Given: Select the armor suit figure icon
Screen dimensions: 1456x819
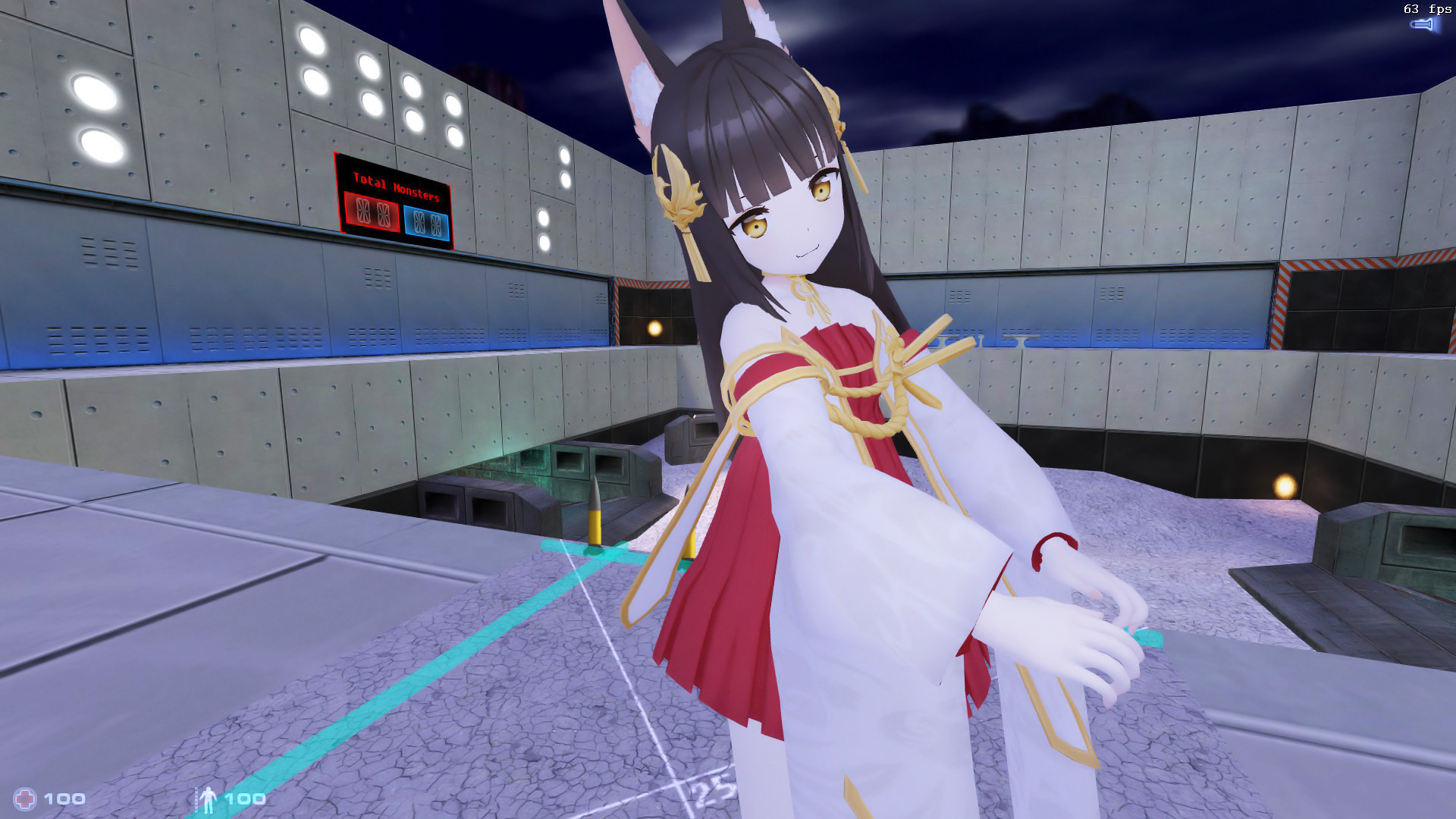Looking at the screenshot, I should coord(209,798).
